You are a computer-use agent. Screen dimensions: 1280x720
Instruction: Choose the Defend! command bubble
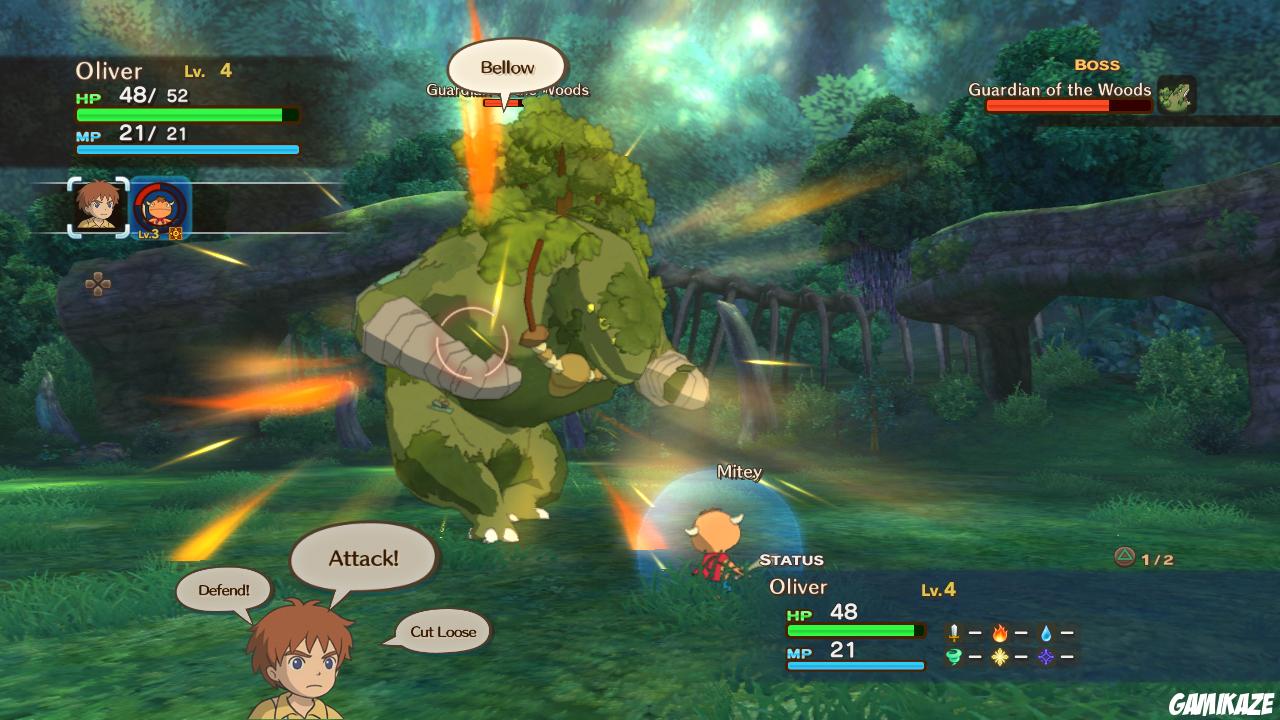tap(222, 590)
